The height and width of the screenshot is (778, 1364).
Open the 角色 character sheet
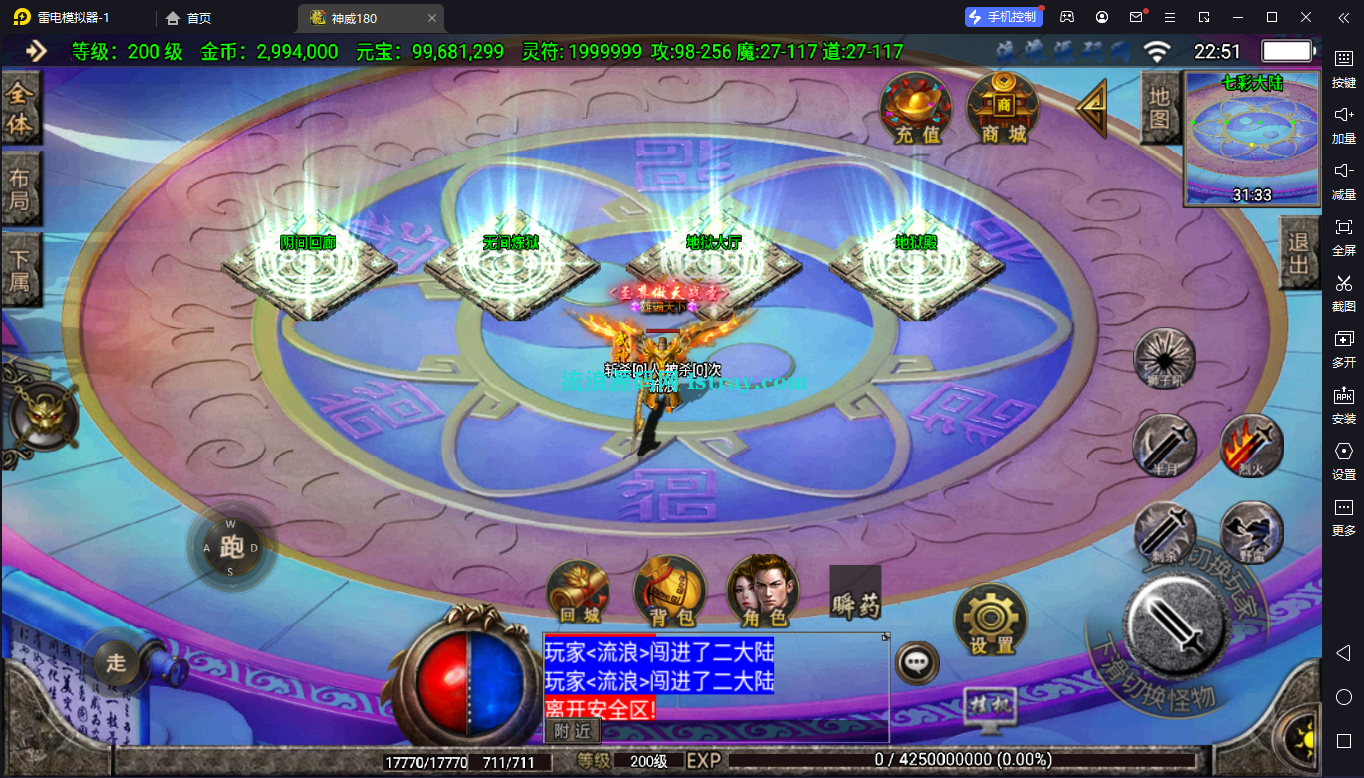point(763,592)
